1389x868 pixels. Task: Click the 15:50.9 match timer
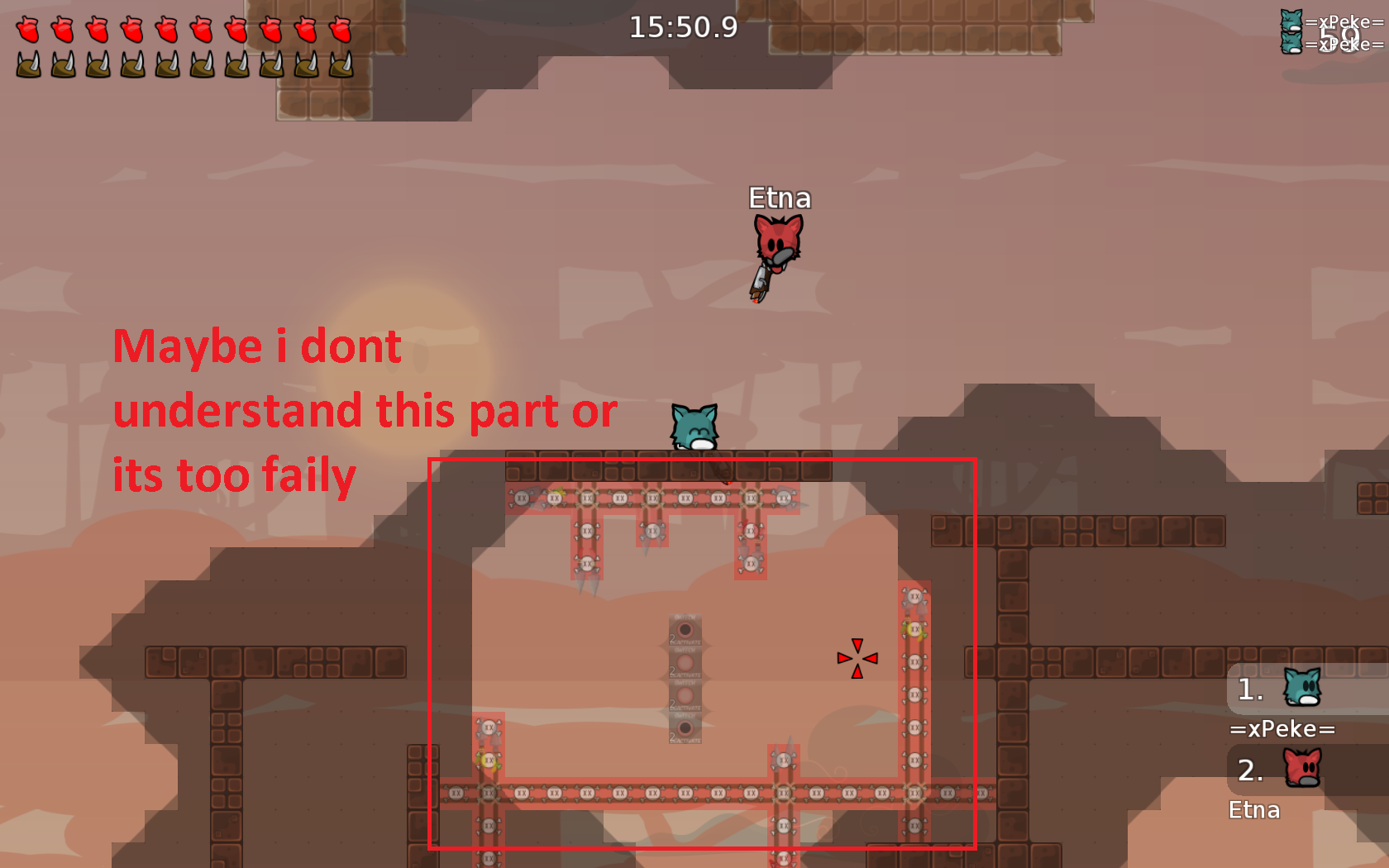pyautogui.click(x=685, y=27)
